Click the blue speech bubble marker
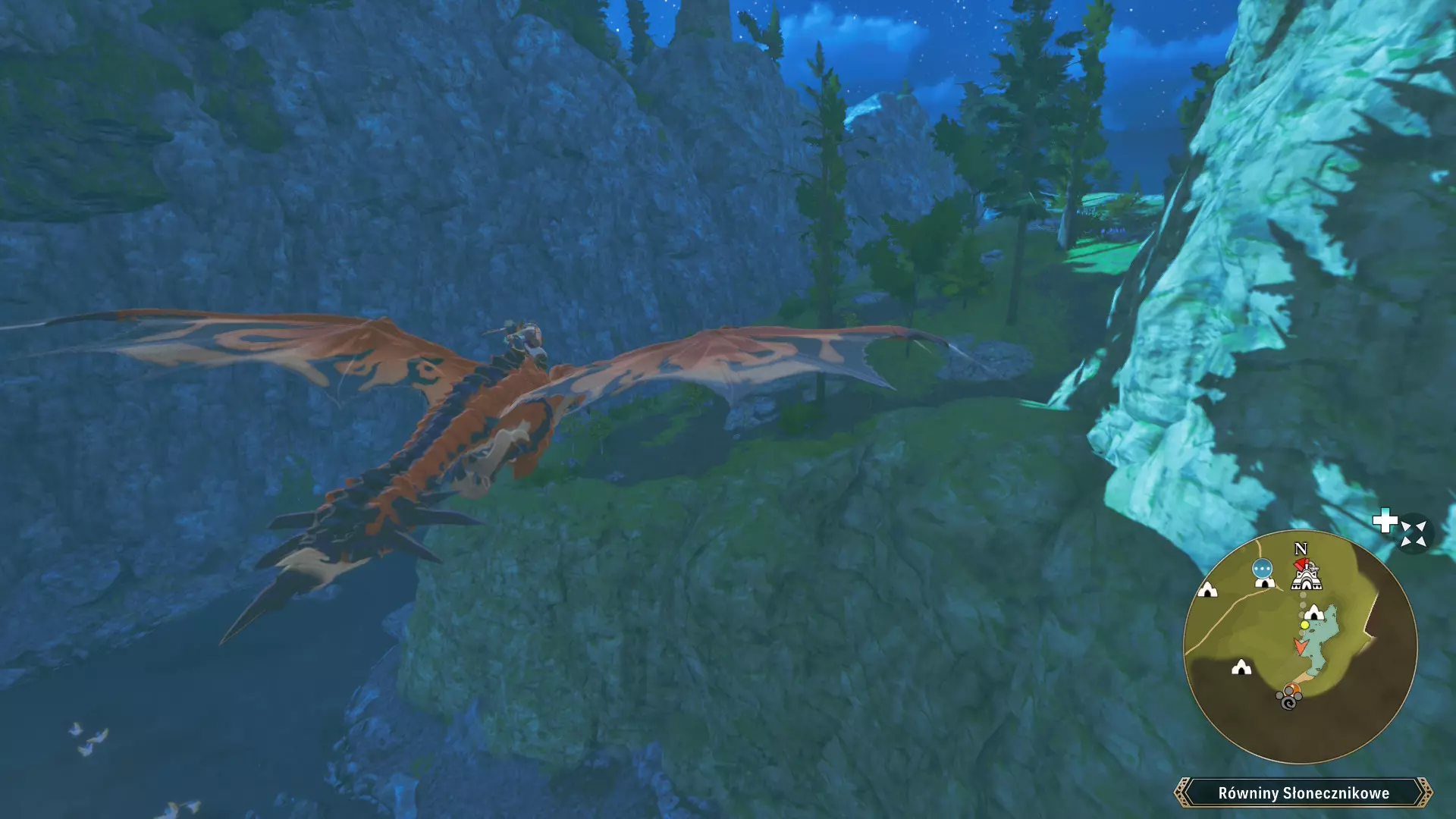This screenshot has width=1456, height=819. [x=1262, y=568]
